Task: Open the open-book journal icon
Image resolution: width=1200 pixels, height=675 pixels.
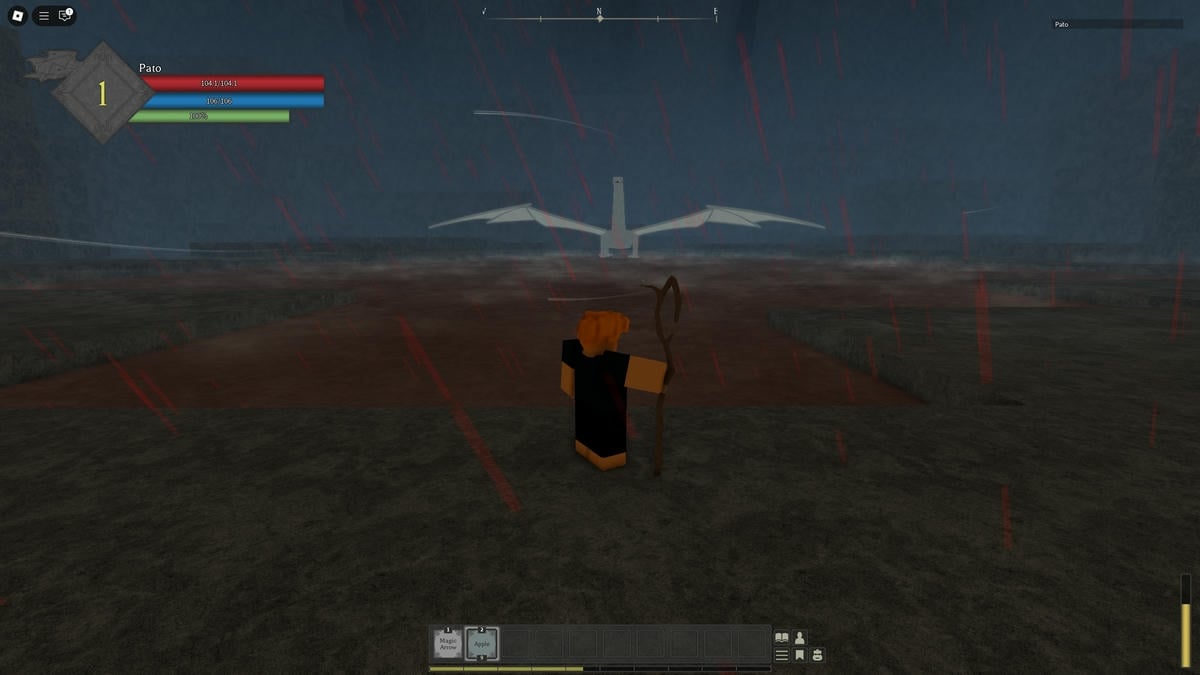Action: (x=782, y=638)
